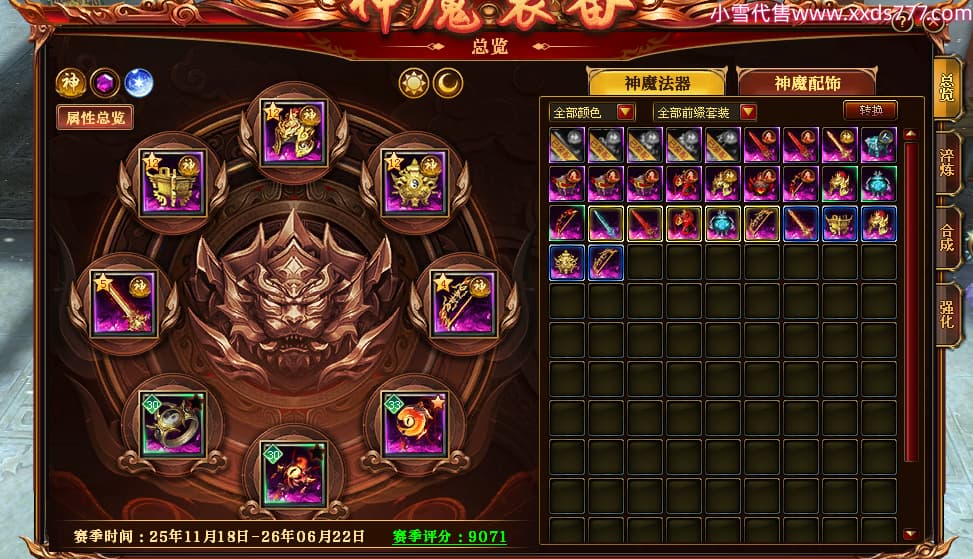
Task: Click the crescent moon icon toggle
Action: 449,83
